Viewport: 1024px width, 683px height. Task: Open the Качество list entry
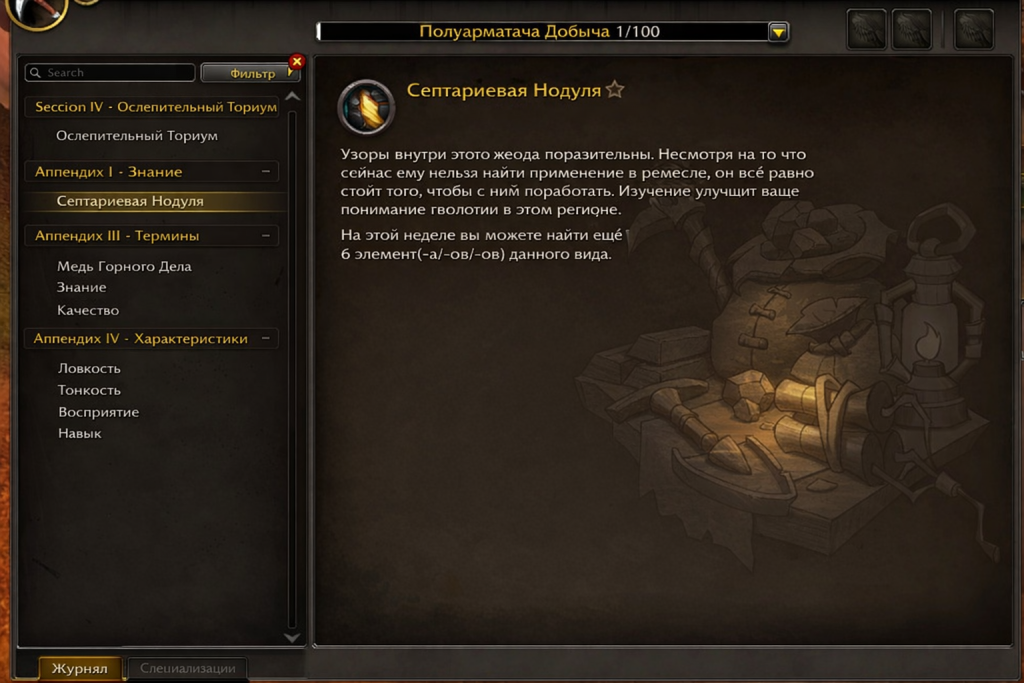coord(88,310)
